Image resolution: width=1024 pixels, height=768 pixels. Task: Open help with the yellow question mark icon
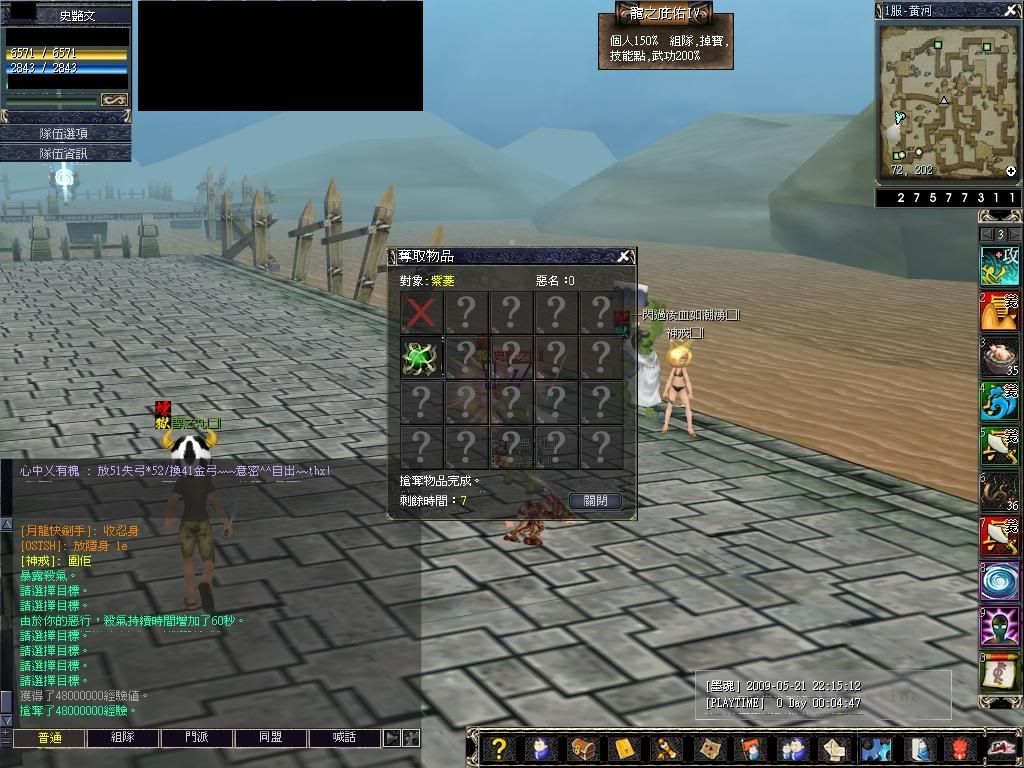(x=500, y=749)
